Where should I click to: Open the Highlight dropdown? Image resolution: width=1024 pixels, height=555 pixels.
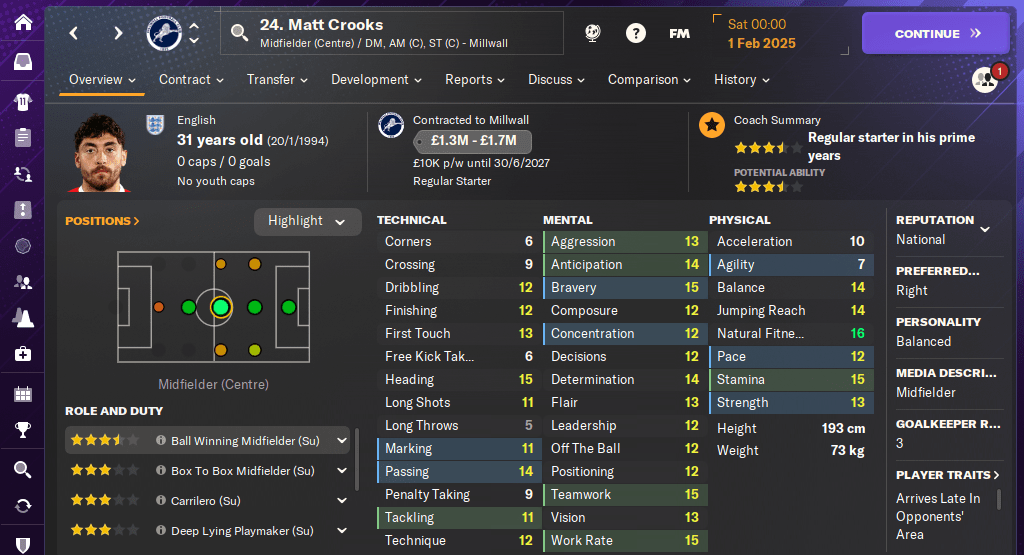pyautogui.click(x=307, y=221)
